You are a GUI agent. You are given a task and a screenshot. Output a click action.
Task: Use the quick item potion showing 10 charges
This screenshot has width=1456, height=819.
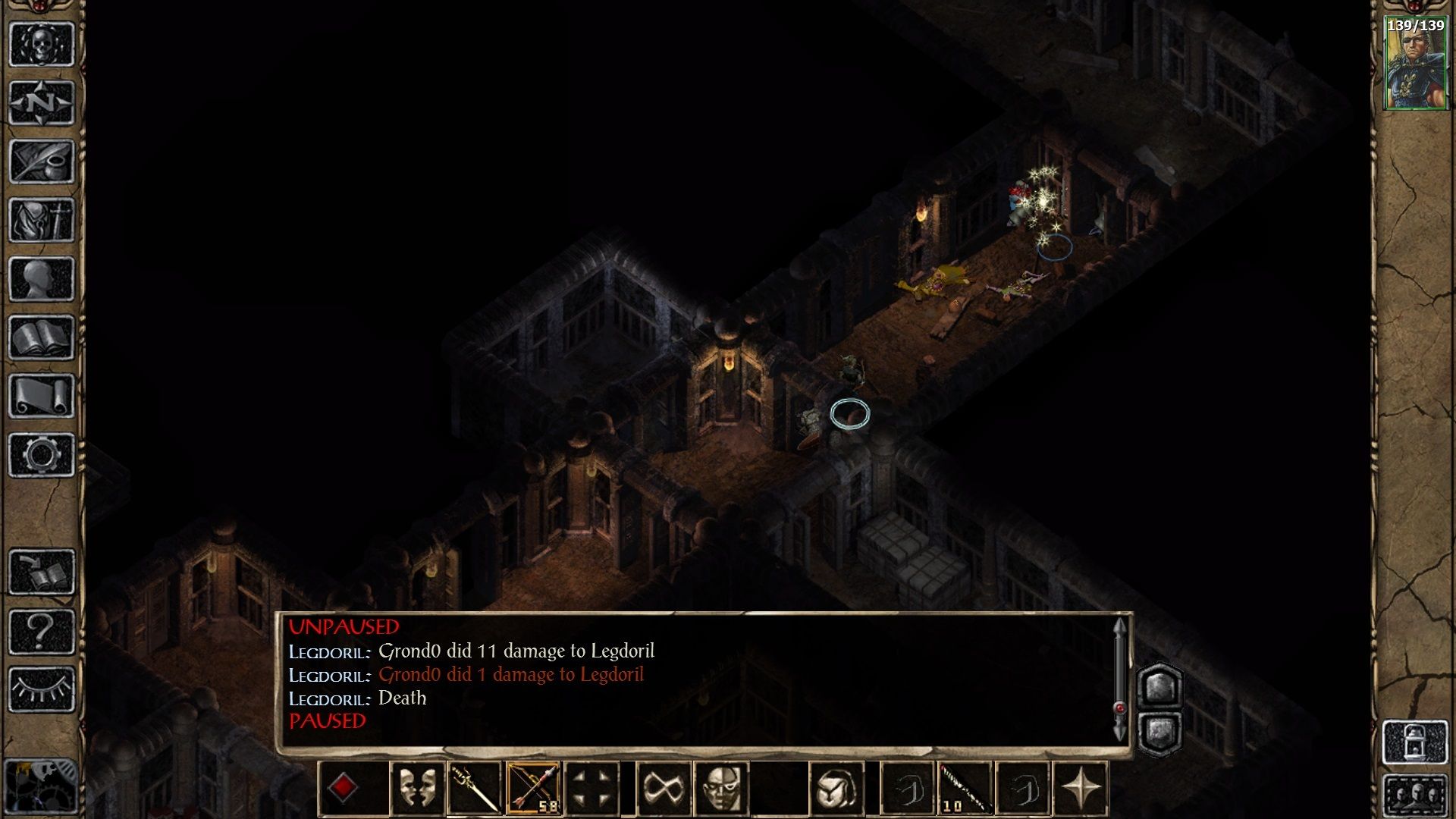pyautogui.click(x=965, y=787)
